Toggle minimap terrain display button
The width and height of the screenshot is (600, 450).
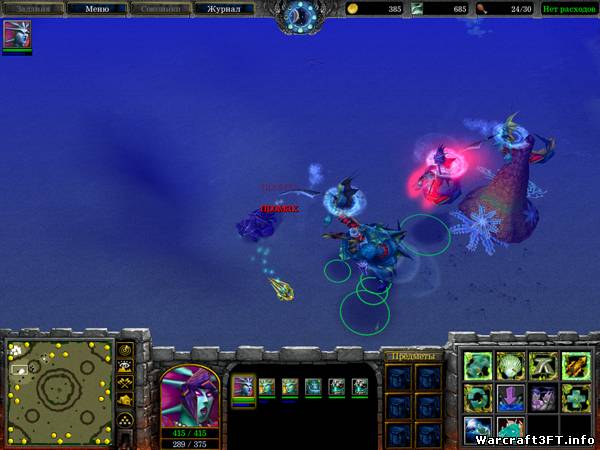(126, 366)
